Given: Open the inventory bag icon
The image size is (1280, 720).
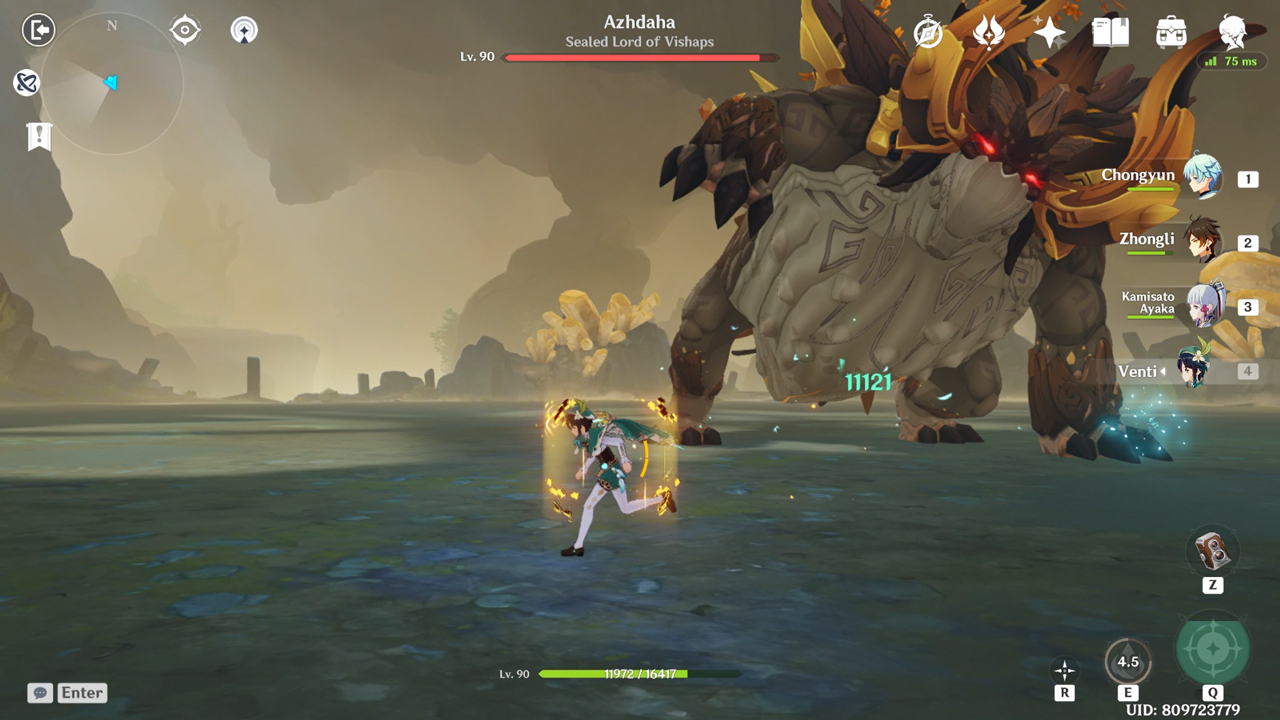Looking at the screenshot, I should point(1170,32).
